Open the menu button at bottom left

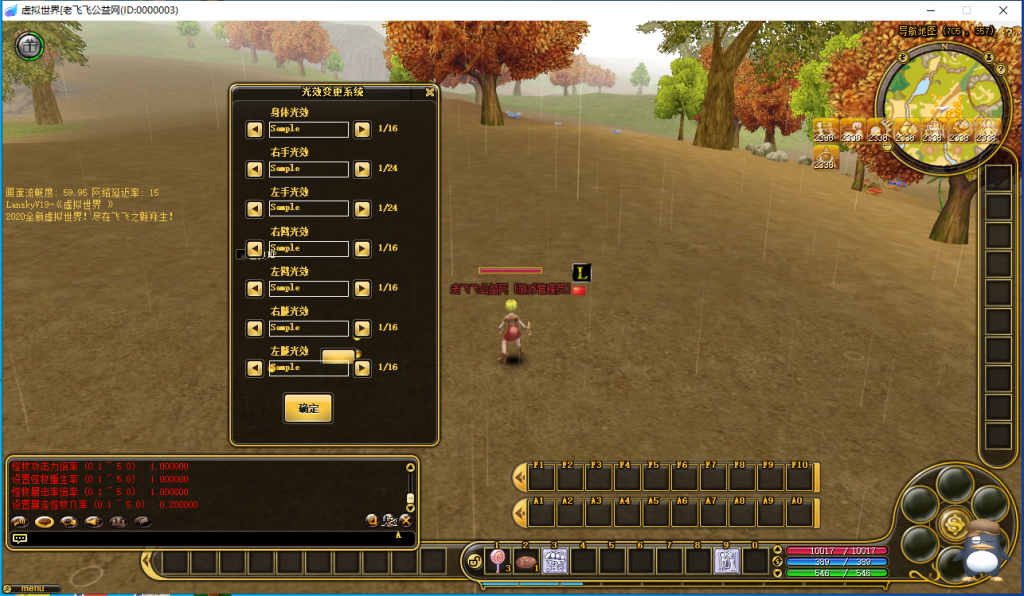click(x=32, y=588)
